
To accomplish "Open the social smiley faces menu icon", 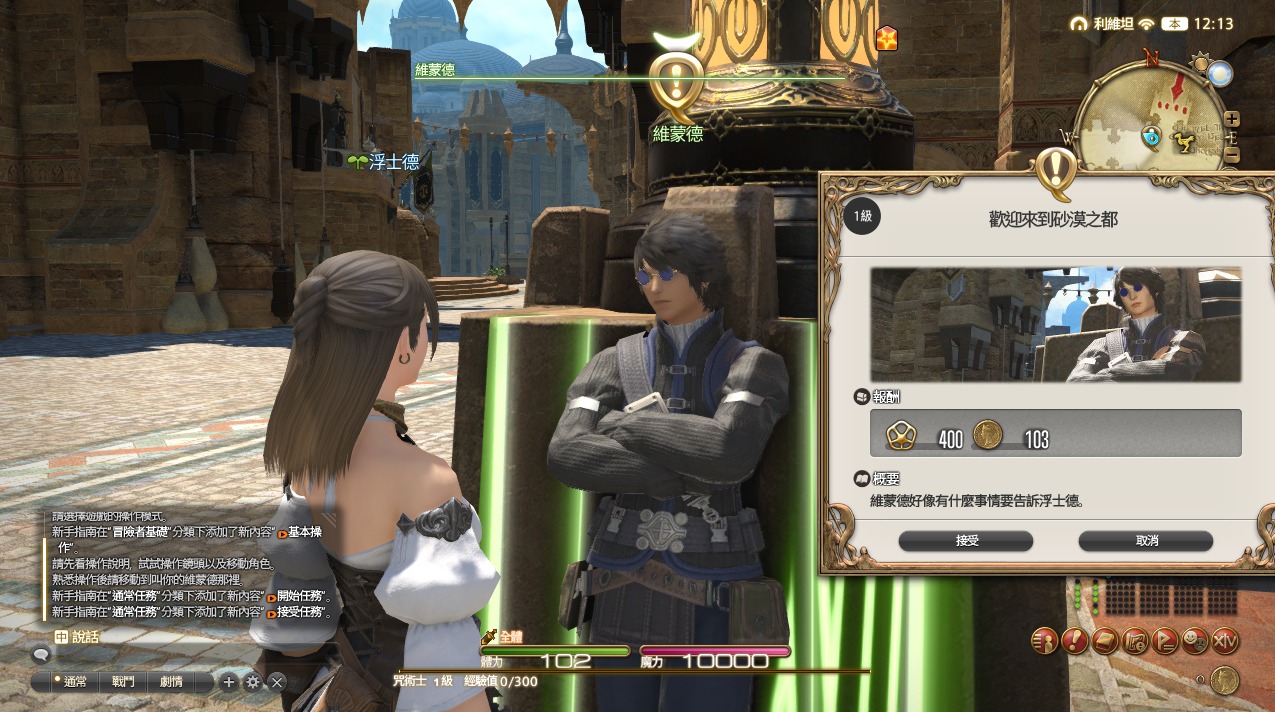I will click(x=1195, y=641).
